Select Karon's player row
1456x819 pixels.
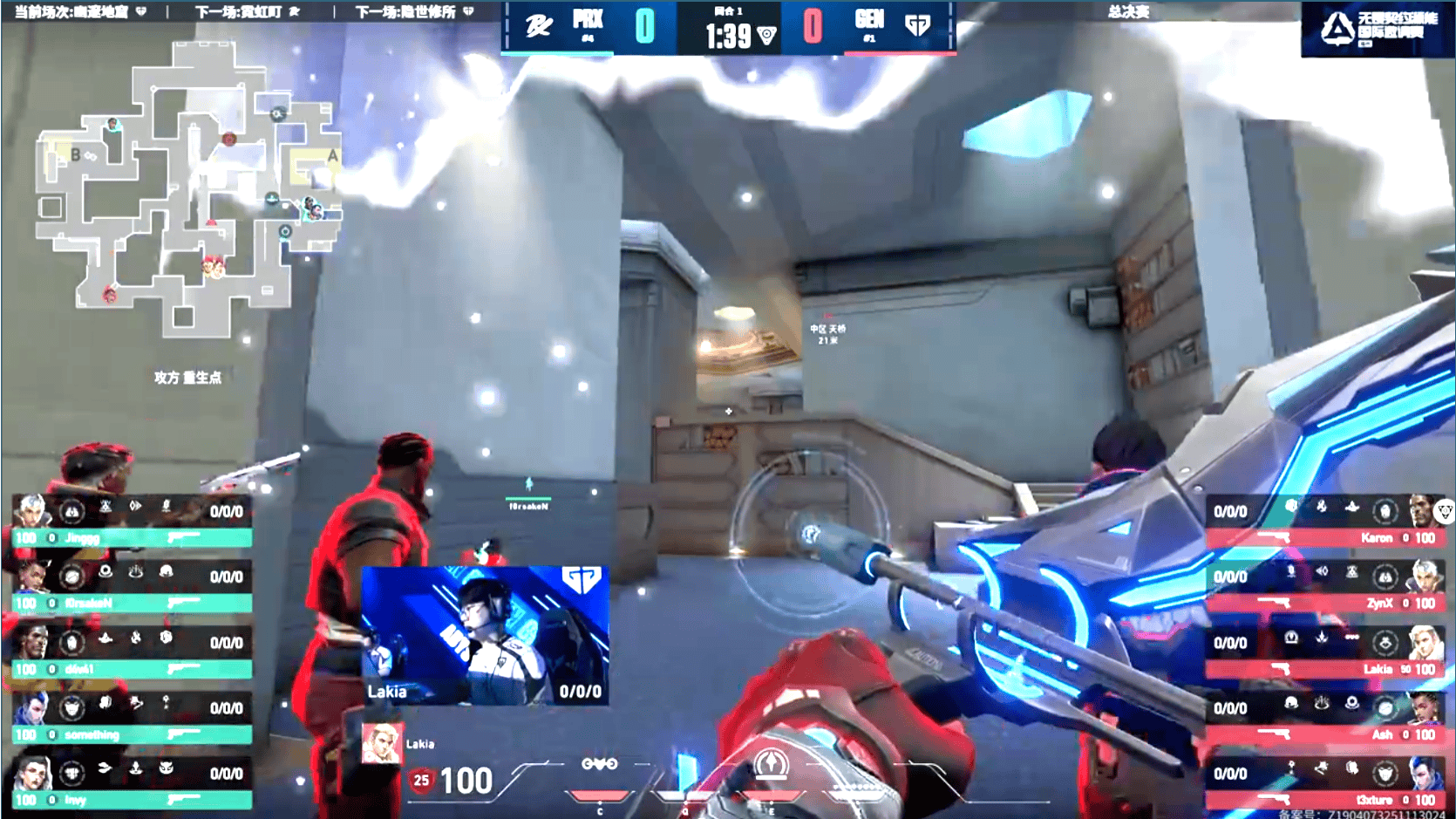(x=1323, y=522)
